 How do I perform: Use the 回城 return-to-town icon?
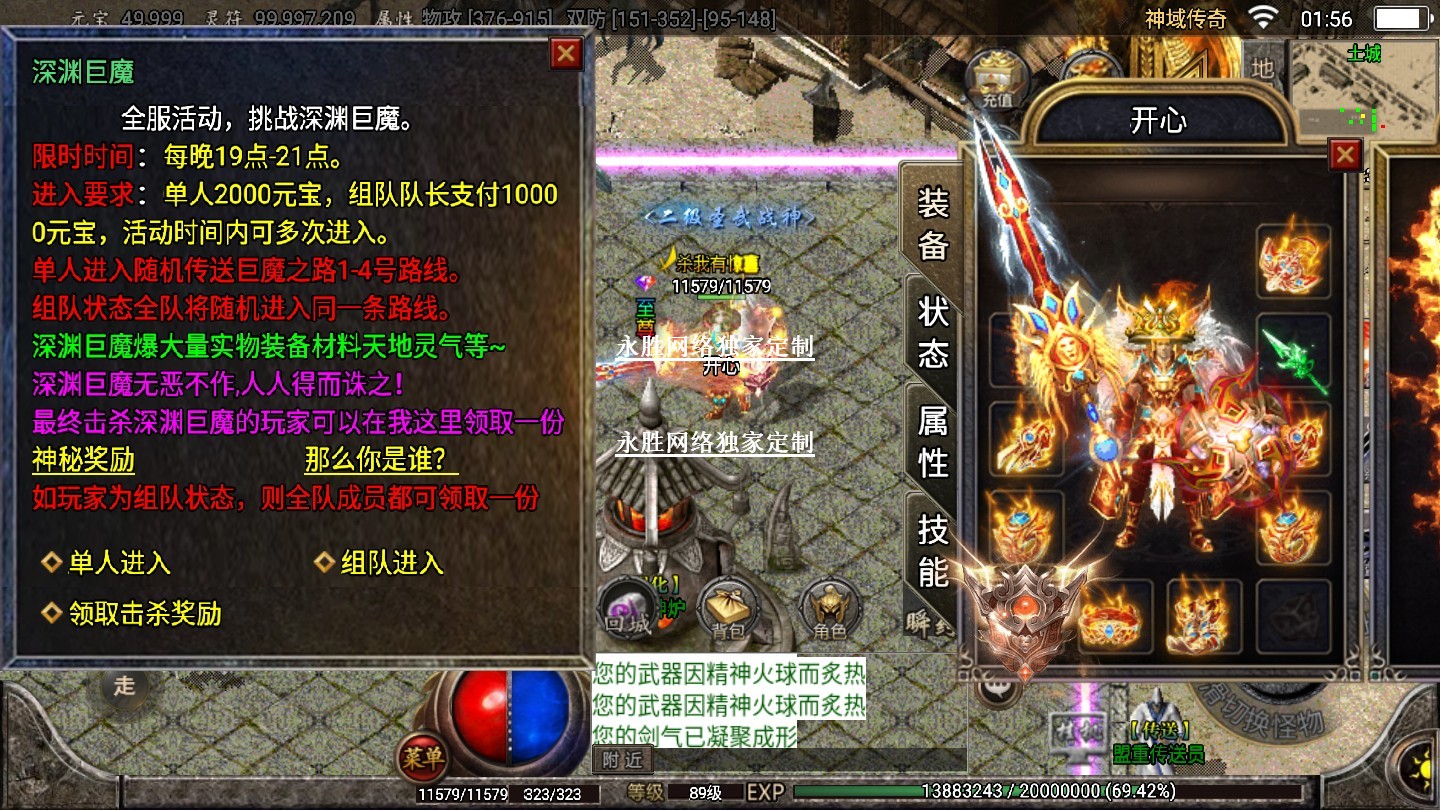tap(628, 609)
